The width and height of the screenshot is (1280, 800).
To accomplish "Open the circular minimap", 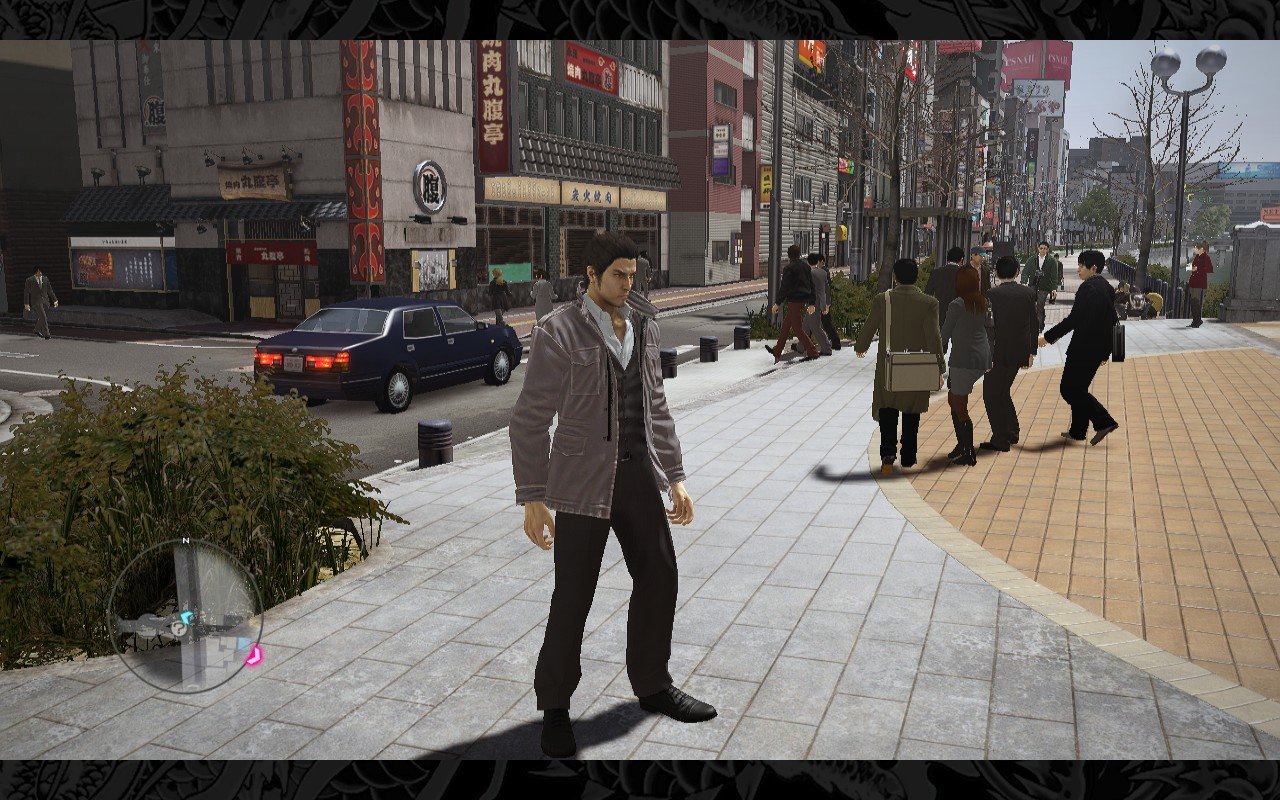I will coord(185,615).
